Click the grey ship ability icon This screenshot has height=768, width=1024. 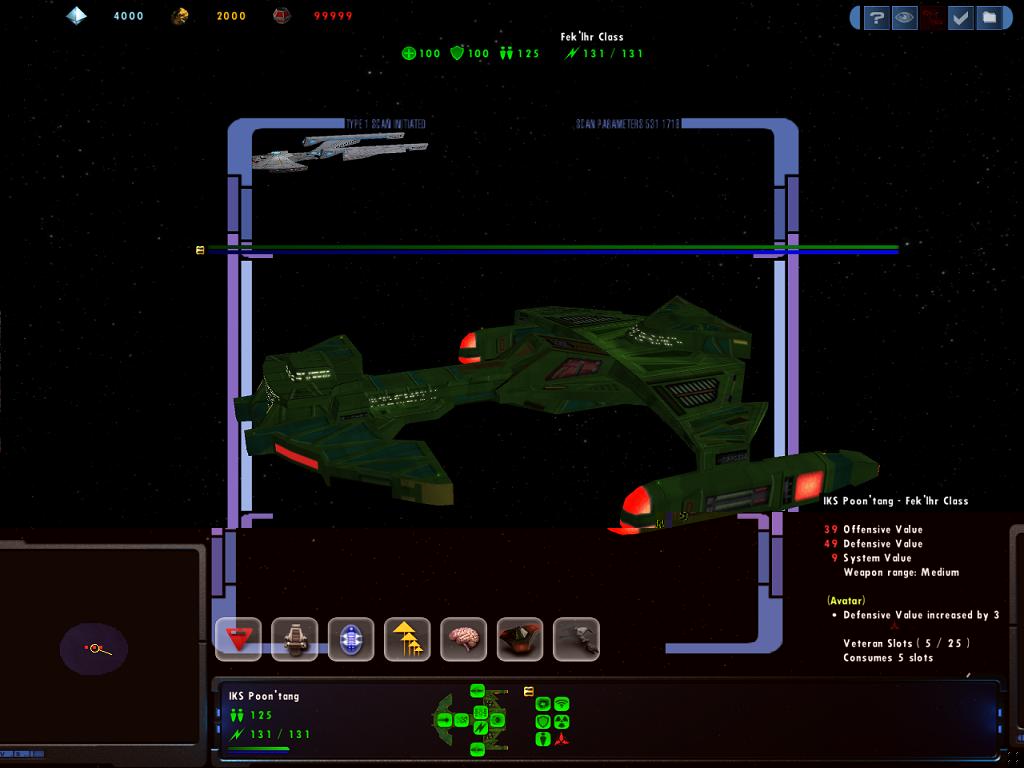576,639
